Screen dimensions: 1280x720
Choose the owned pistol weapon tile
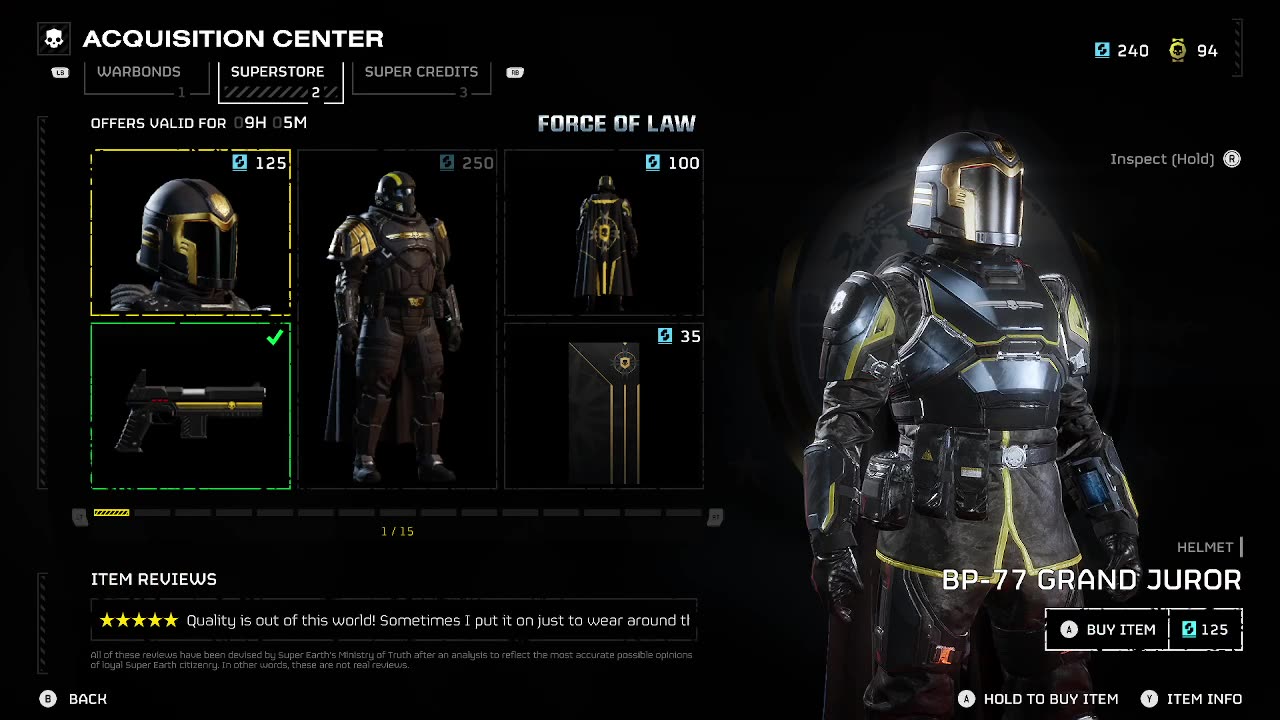pyautogui.click(x=191, y=406)
